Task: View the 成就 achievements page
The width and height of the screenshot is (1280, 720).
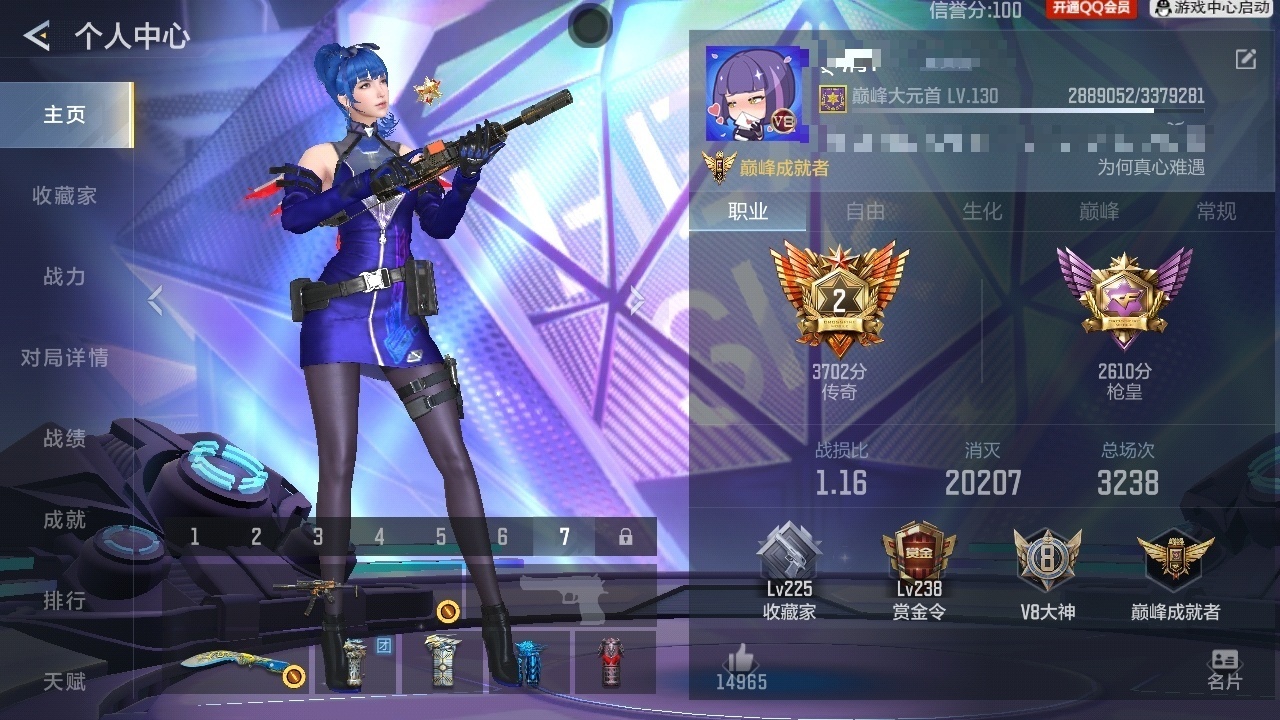Action: 65,520
